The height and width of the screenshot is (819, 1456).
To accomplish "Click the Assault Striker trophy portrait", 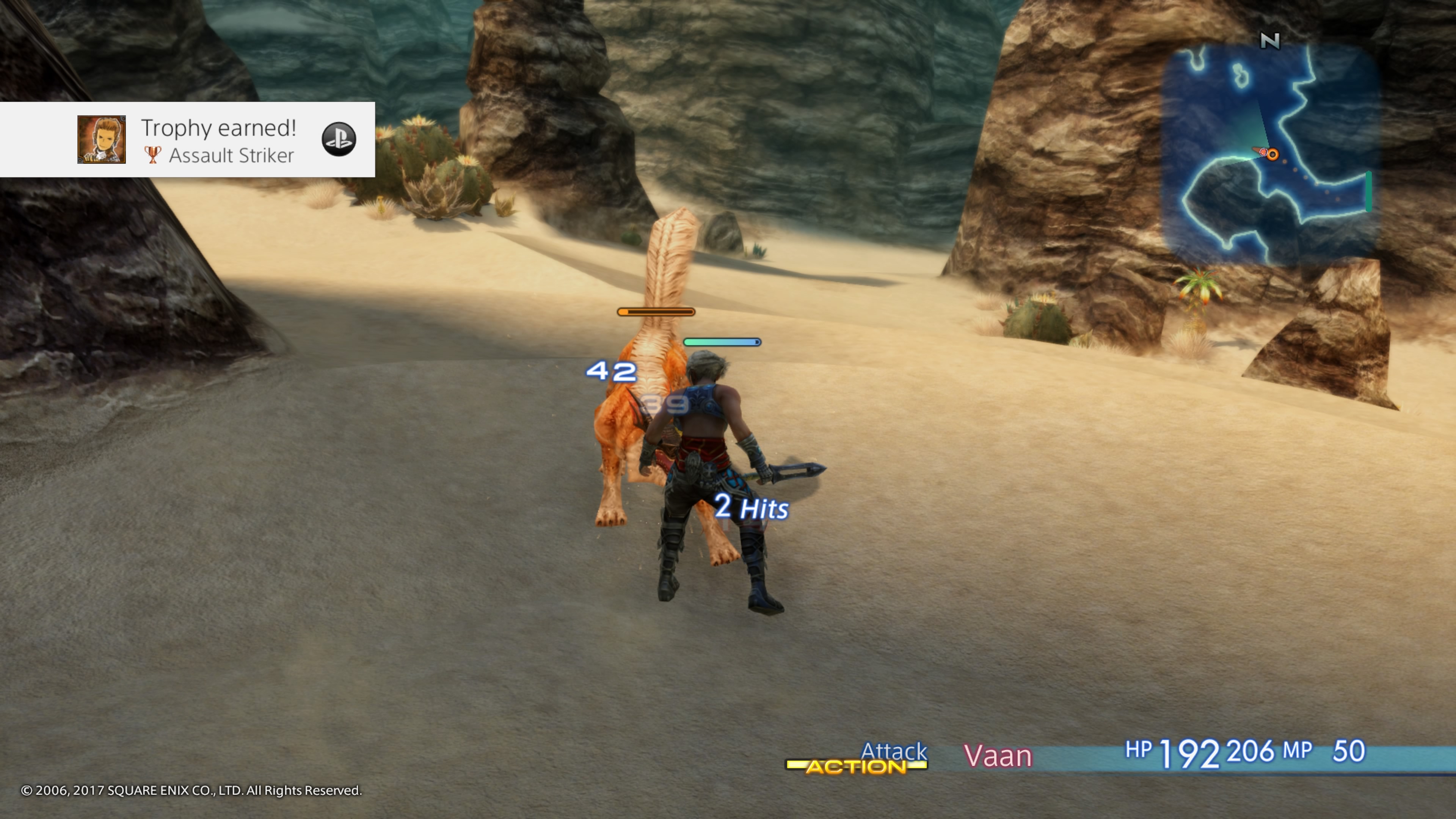I will (102, 140).
